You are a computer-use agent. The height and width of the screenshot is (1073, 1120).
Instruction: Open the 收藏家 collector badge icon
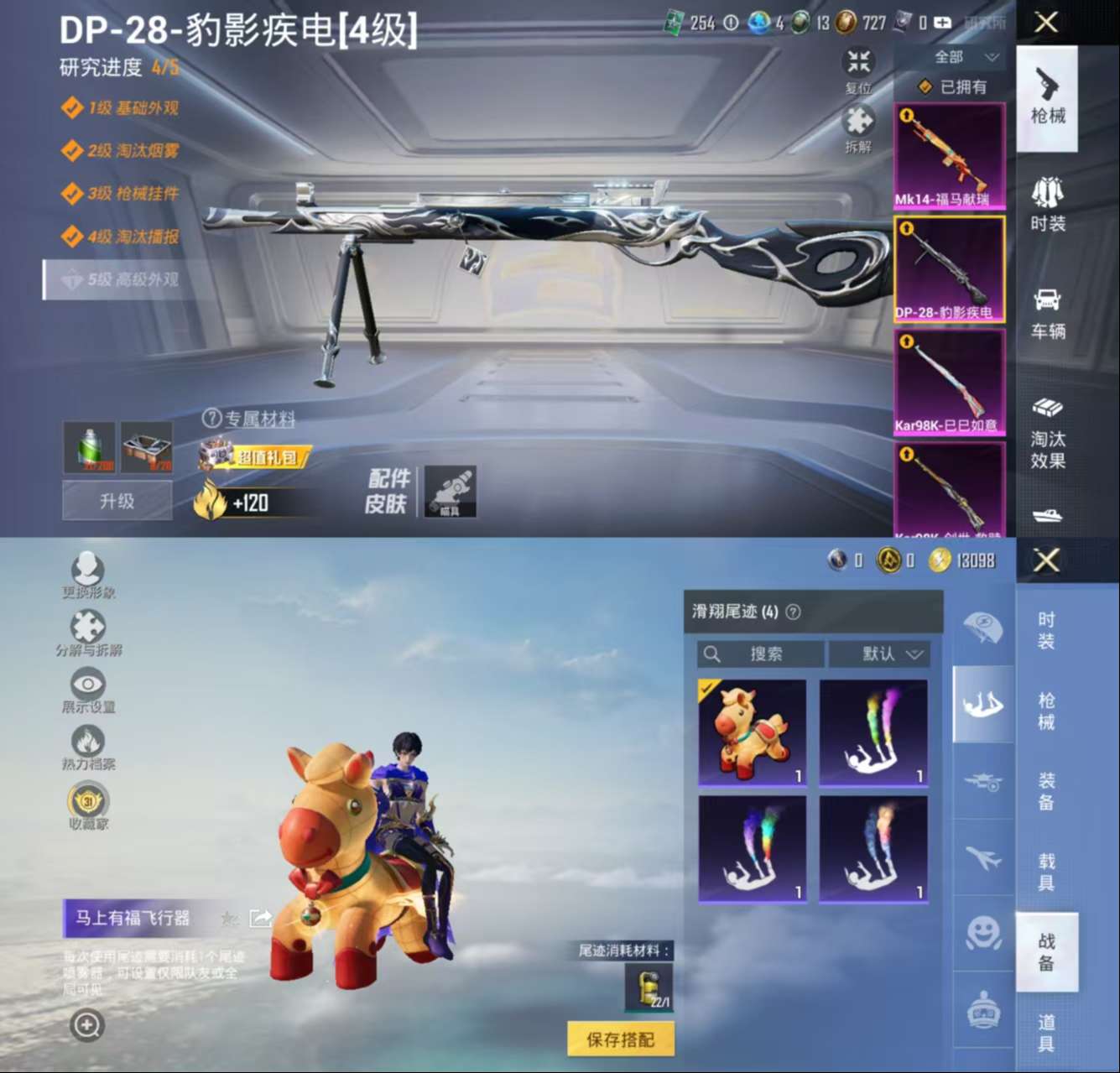(87, 802)
